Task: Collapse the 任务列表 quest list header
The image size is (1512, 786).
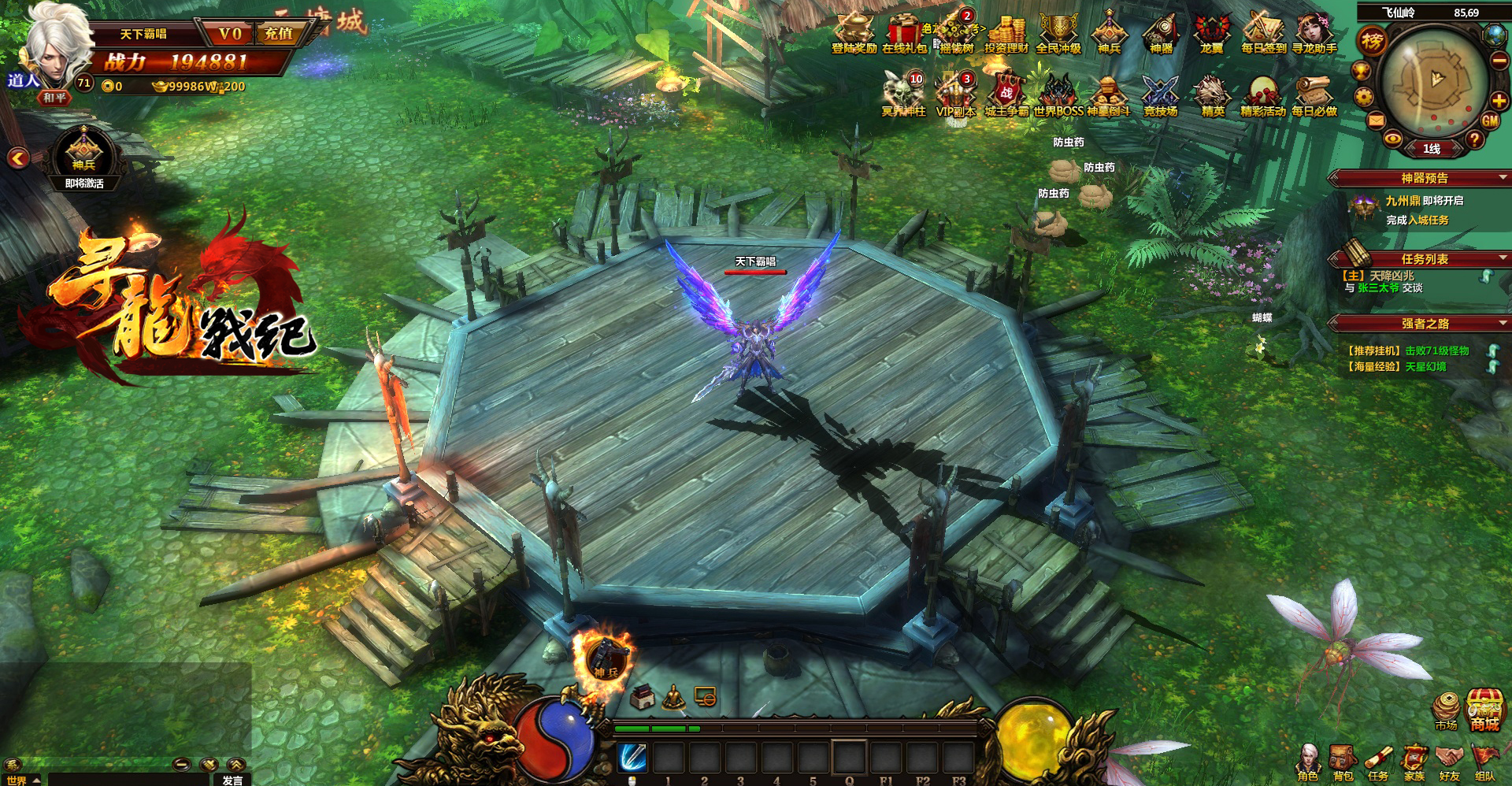Action: coord(1503,258)
